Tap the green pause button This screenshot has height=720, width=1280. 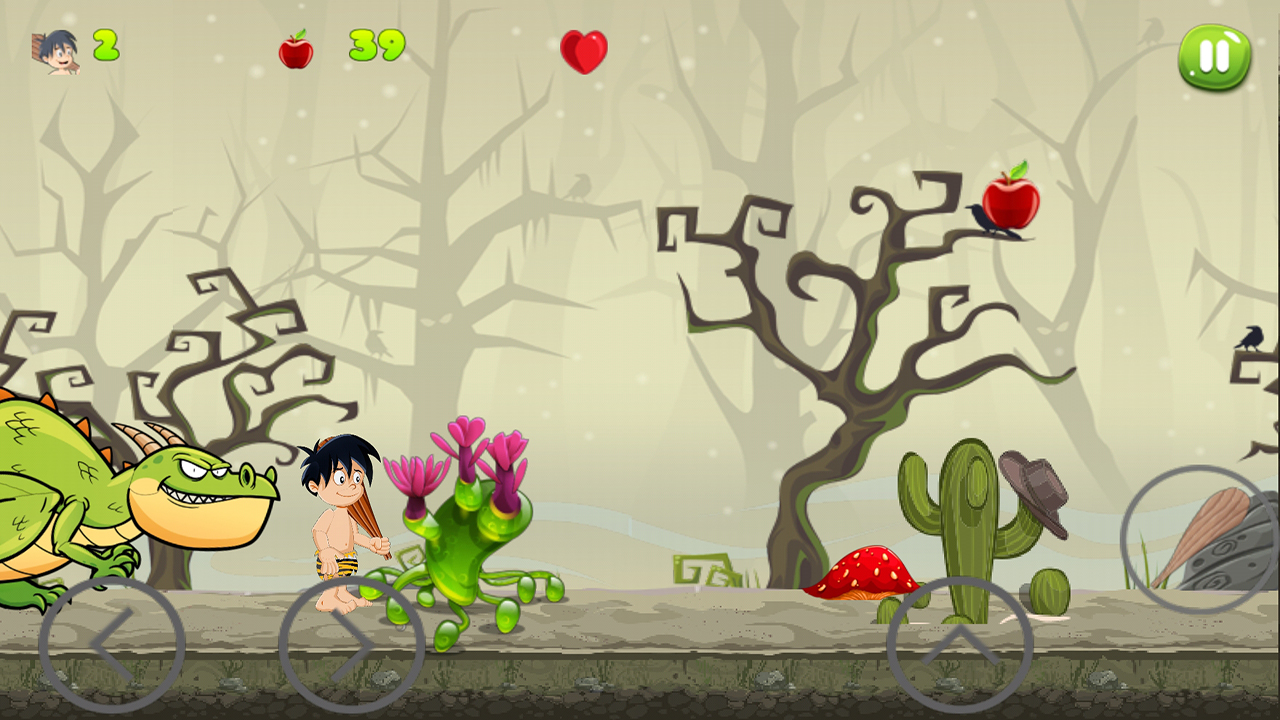(1212, 56)
